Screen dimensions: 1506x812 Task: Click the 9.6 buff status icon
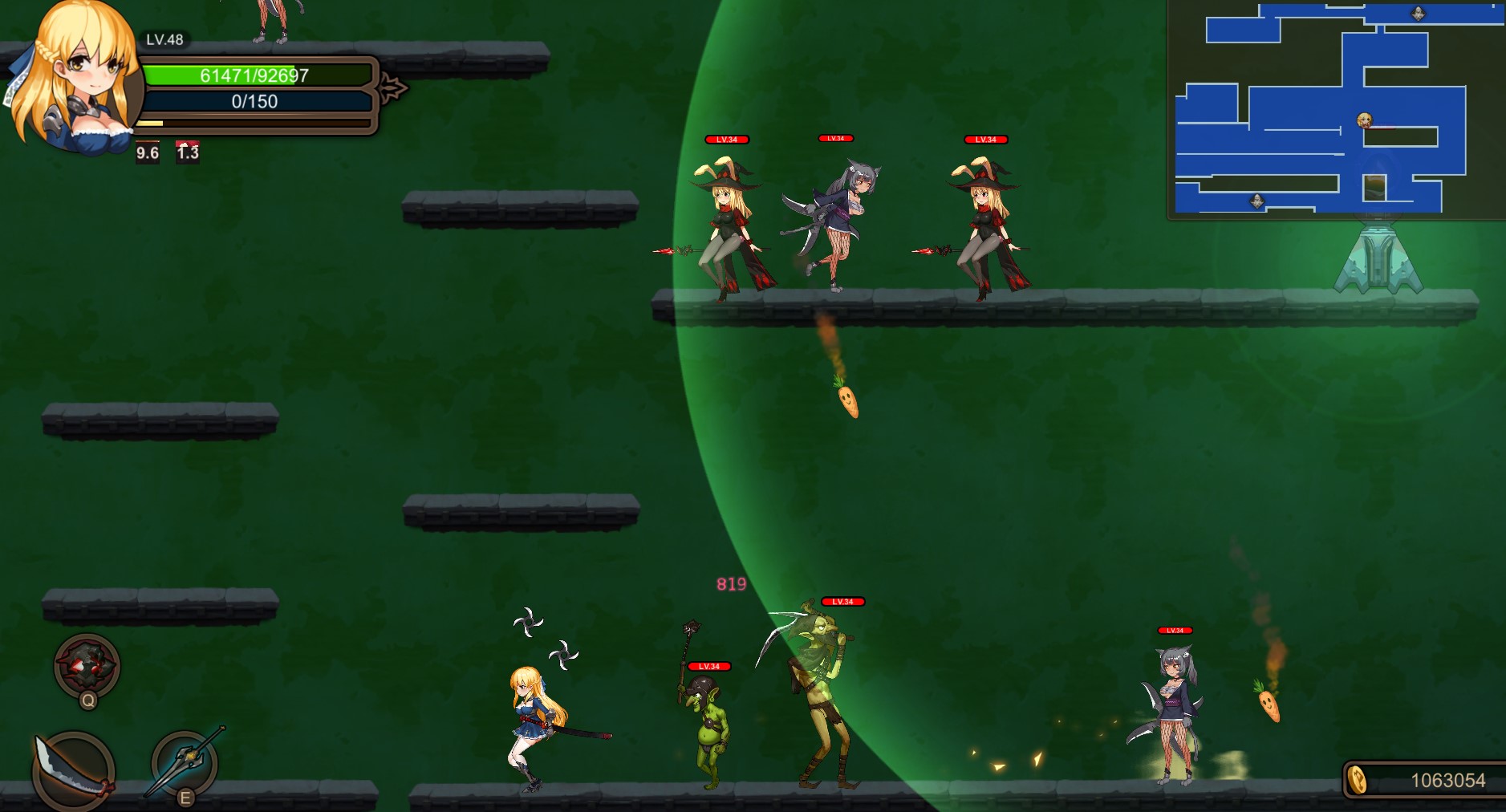[148, 152]
